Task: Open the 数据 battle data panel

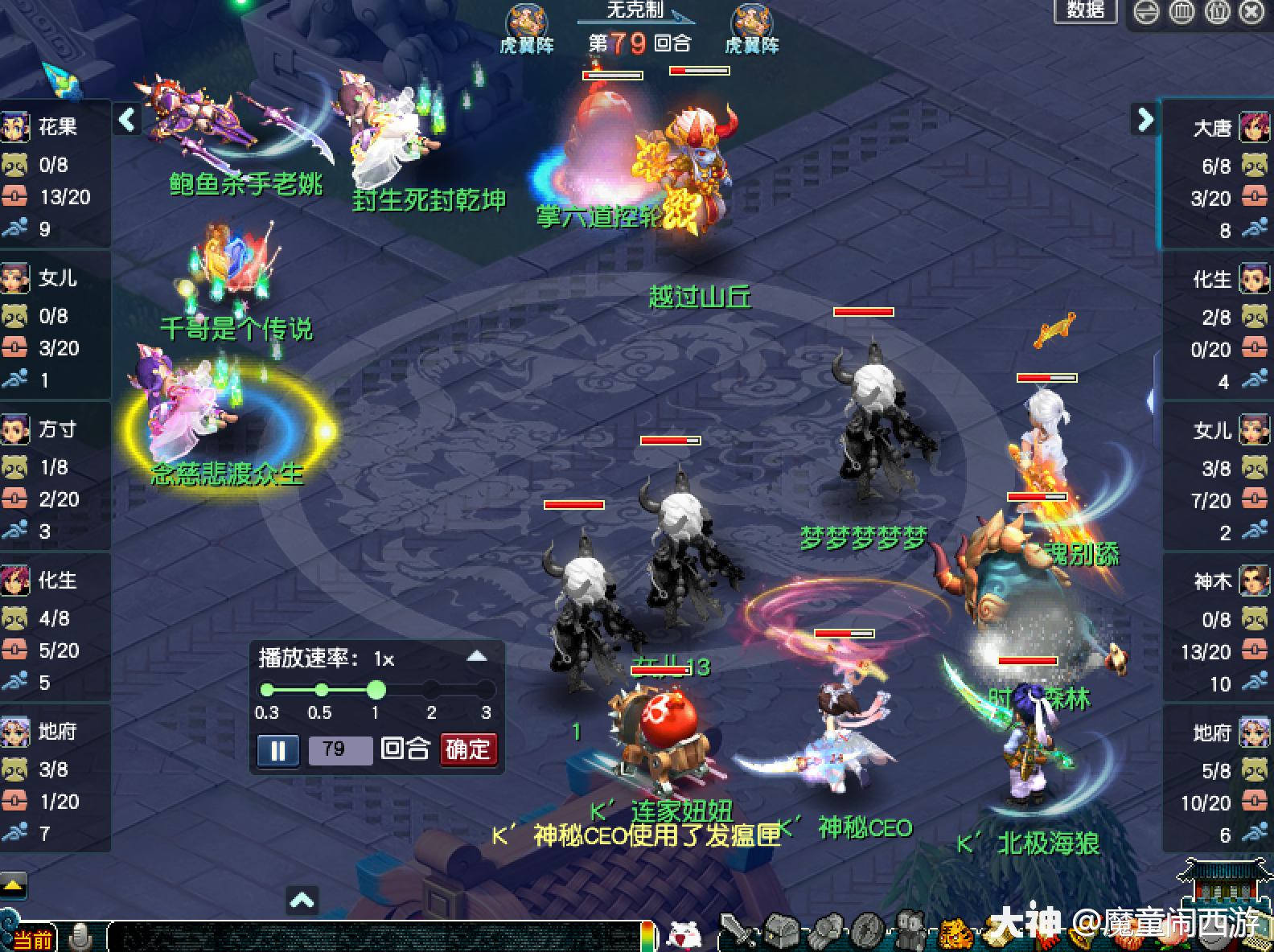Action: pyautogui.click(x=1085, y=10)
